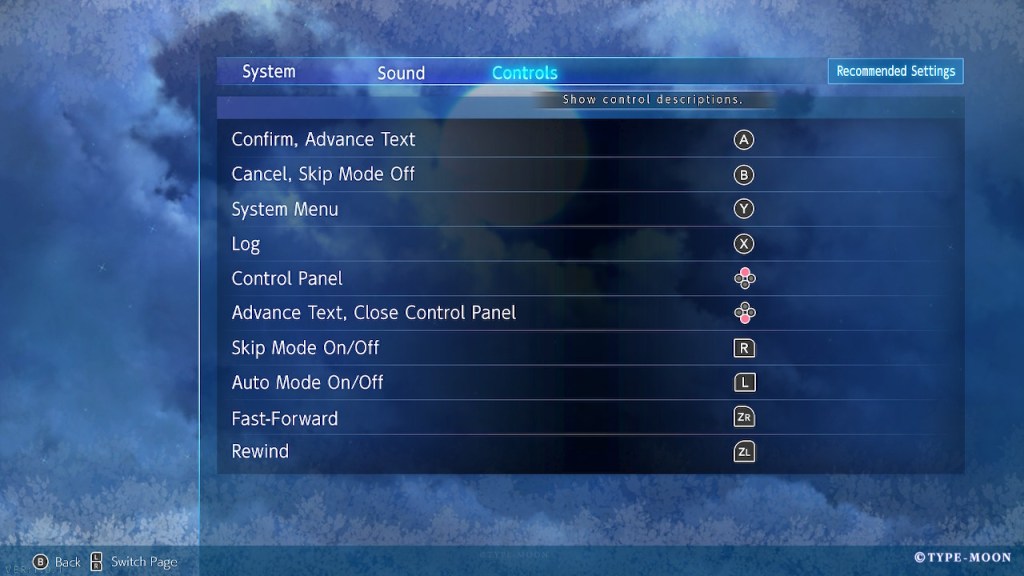Image resolution: width=1024 pixels, height=576 pixels.
Task: Switch to the System tab
Action: (269, 72)
